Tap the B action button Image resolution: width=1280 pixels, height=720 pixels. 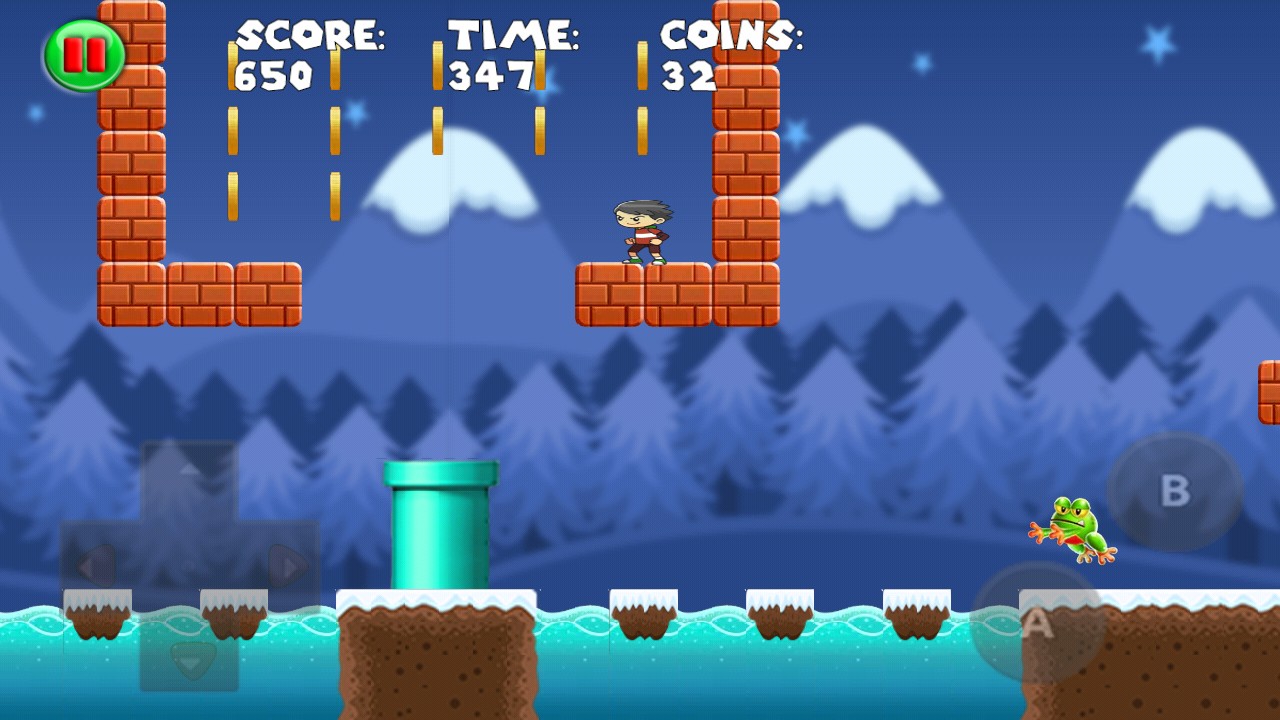[x=1174, y=491]
